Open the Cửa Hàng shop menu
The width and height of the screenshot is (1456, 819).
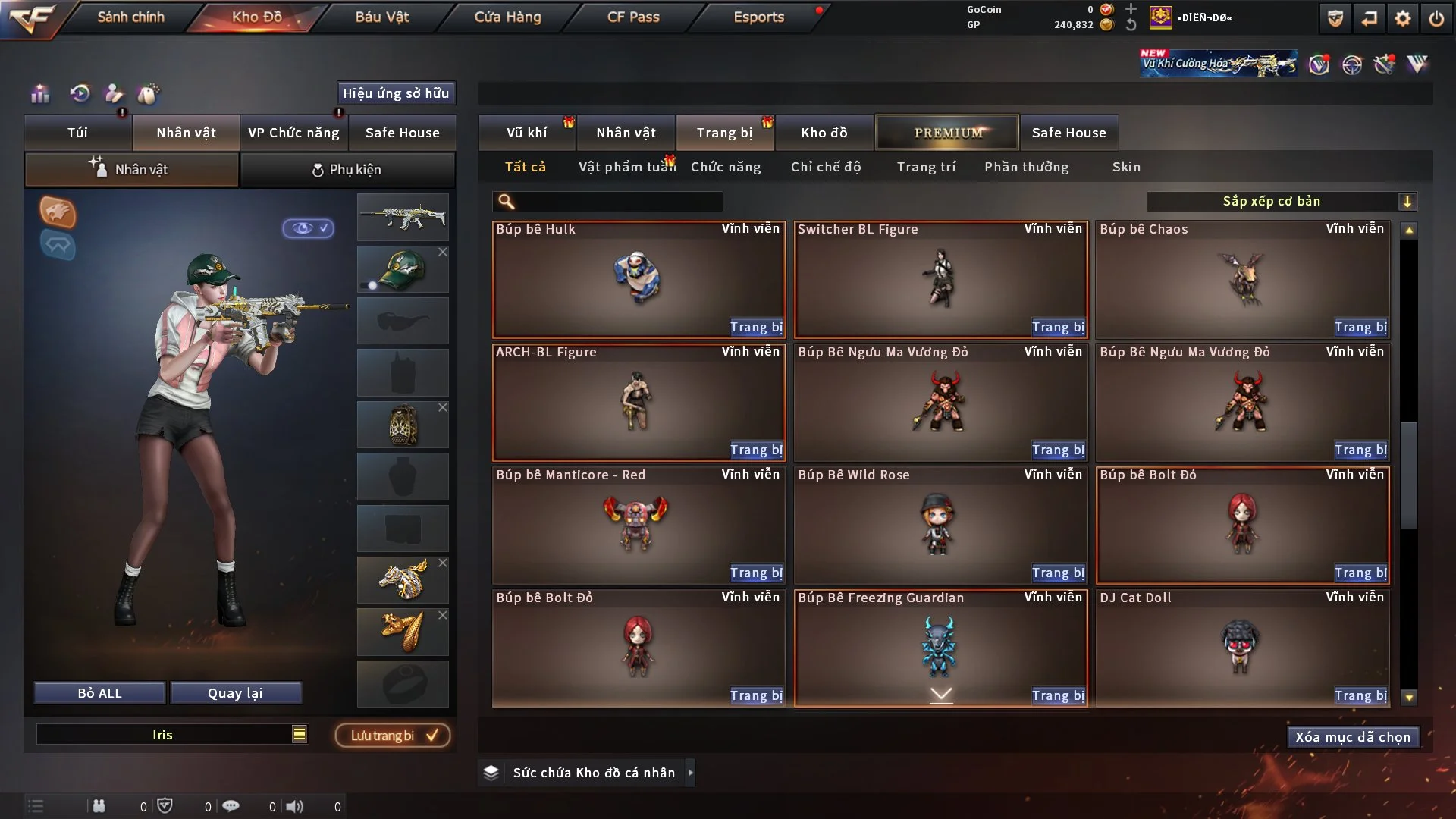(507, 17)
